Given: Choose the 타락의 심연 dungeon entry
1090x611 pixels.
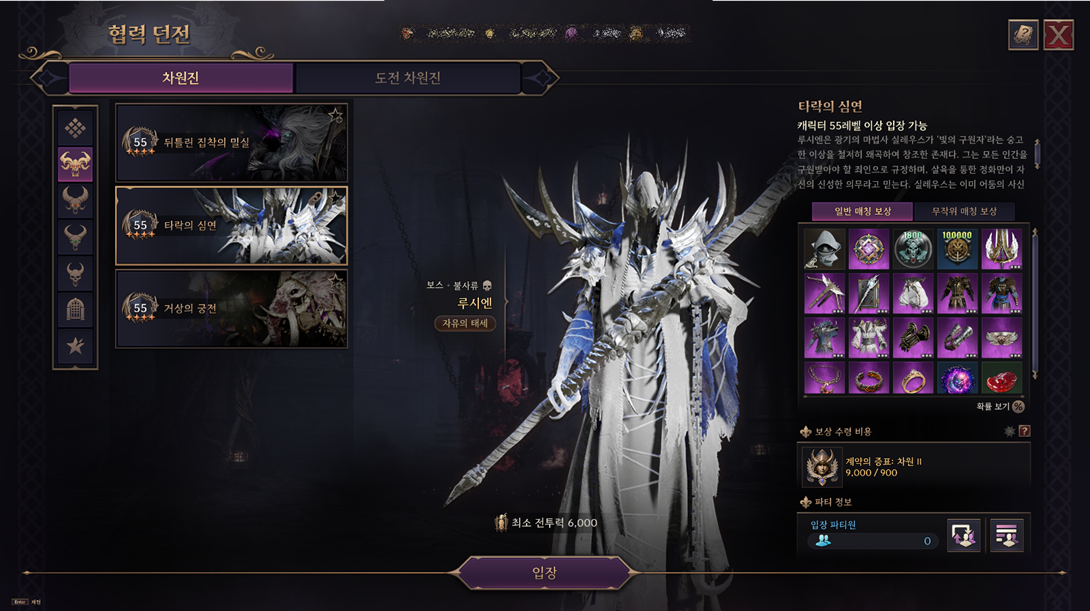Looking at the screenshot, I should 231,225.
